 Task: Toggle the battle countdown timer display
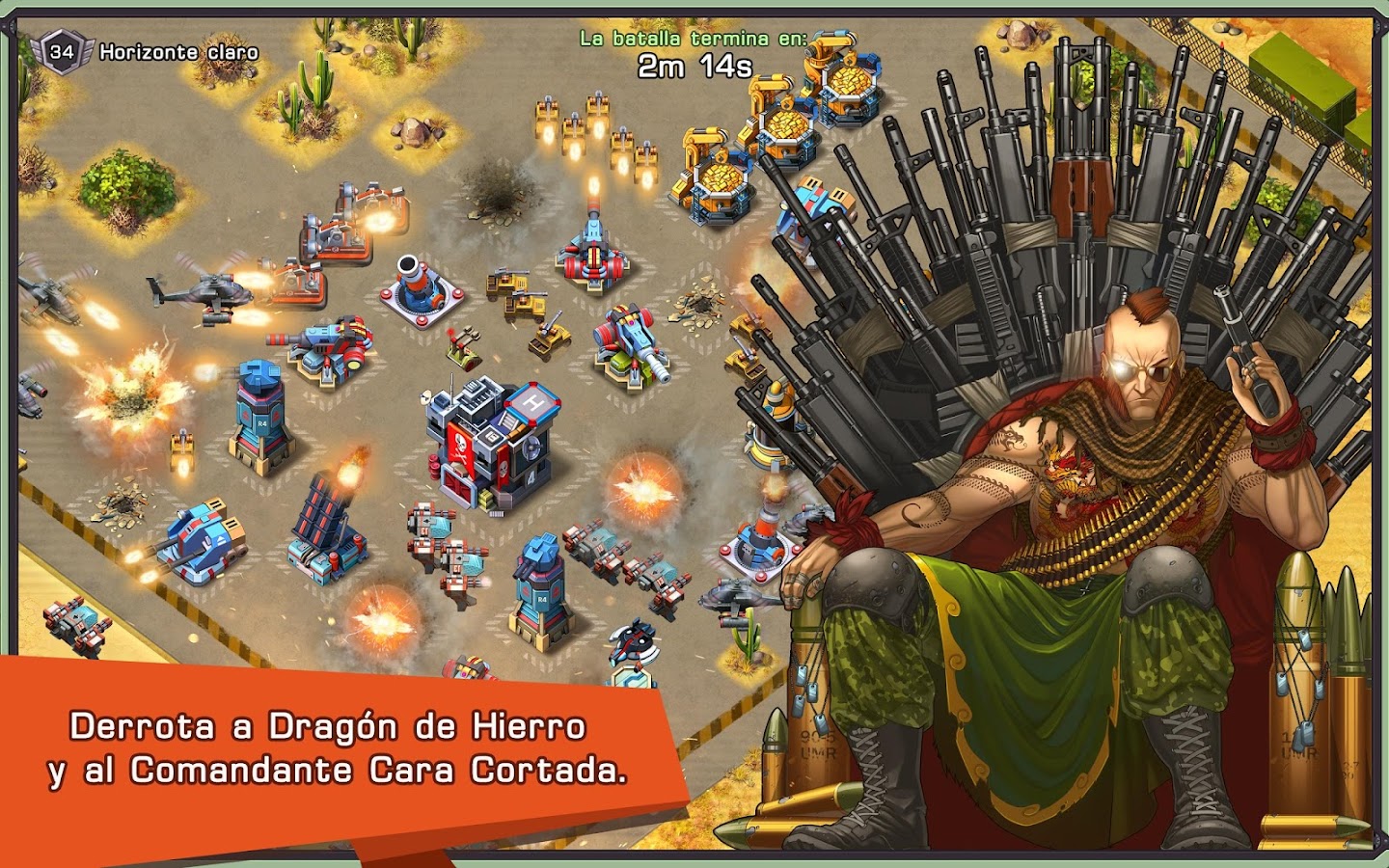[696, 66]
